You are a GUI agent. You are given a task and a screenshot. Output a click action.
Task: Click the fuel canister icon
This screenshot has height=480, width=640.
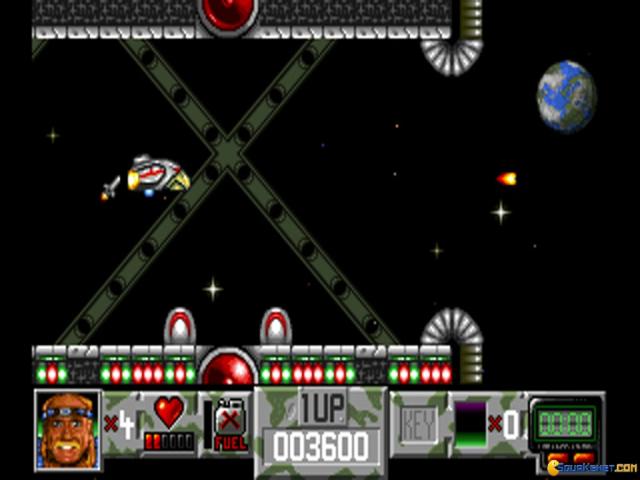coord(228,422)
